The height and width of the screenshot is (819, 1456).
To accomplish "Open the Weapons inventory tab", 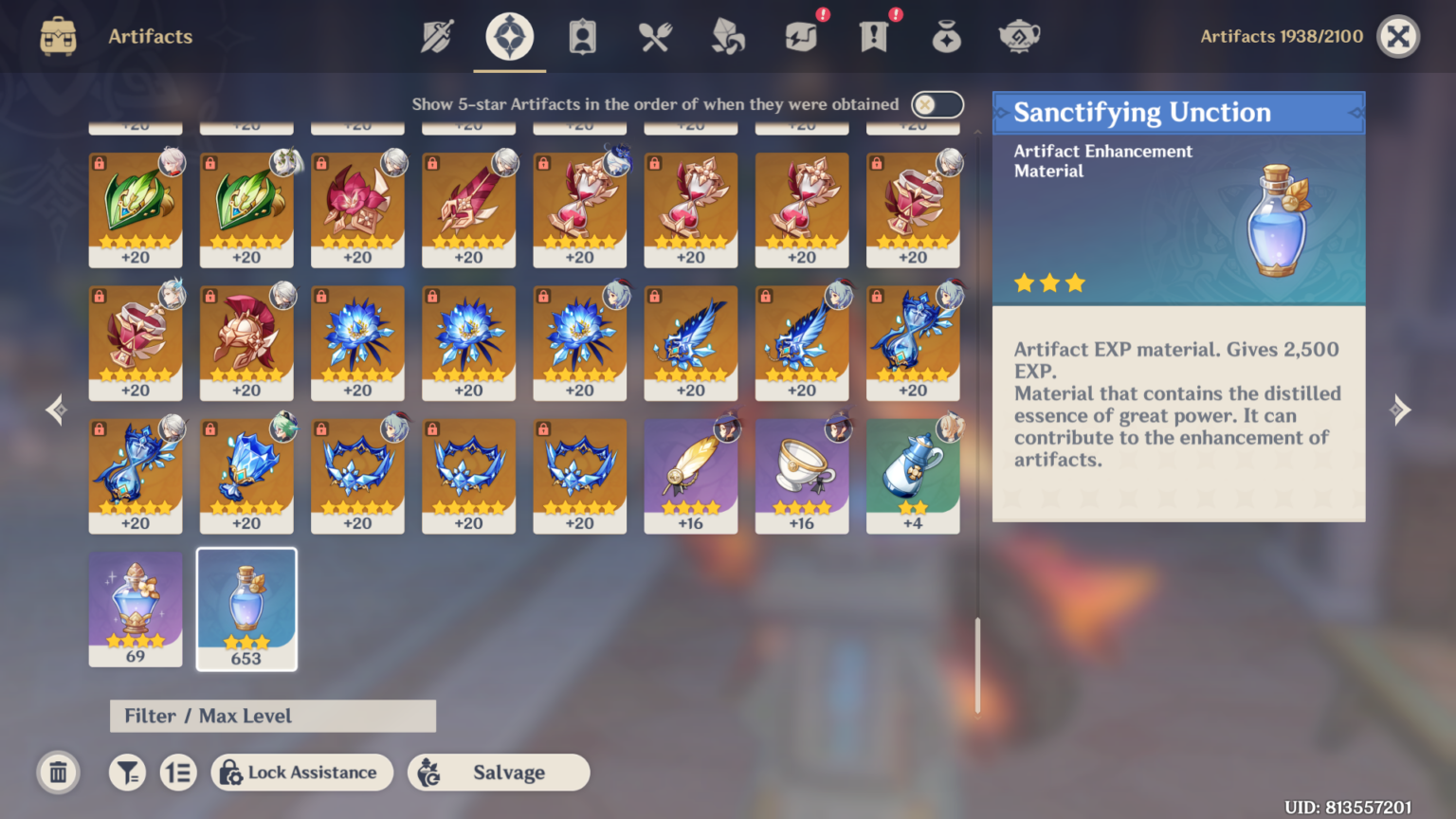I will [x=435, y=36].
